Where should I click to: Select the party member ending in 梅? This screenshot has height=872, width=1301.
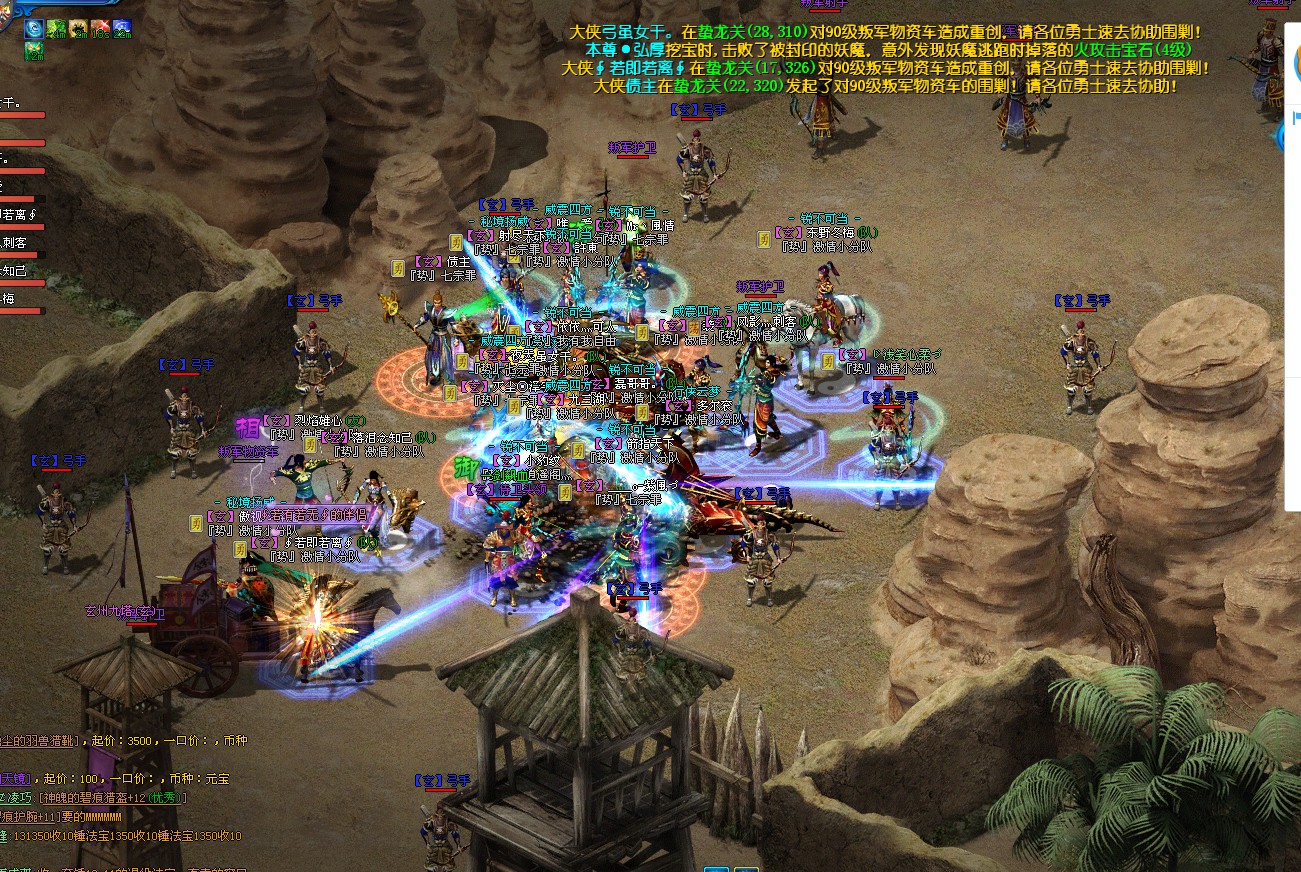pyautogui.click(x=8, y=298)
